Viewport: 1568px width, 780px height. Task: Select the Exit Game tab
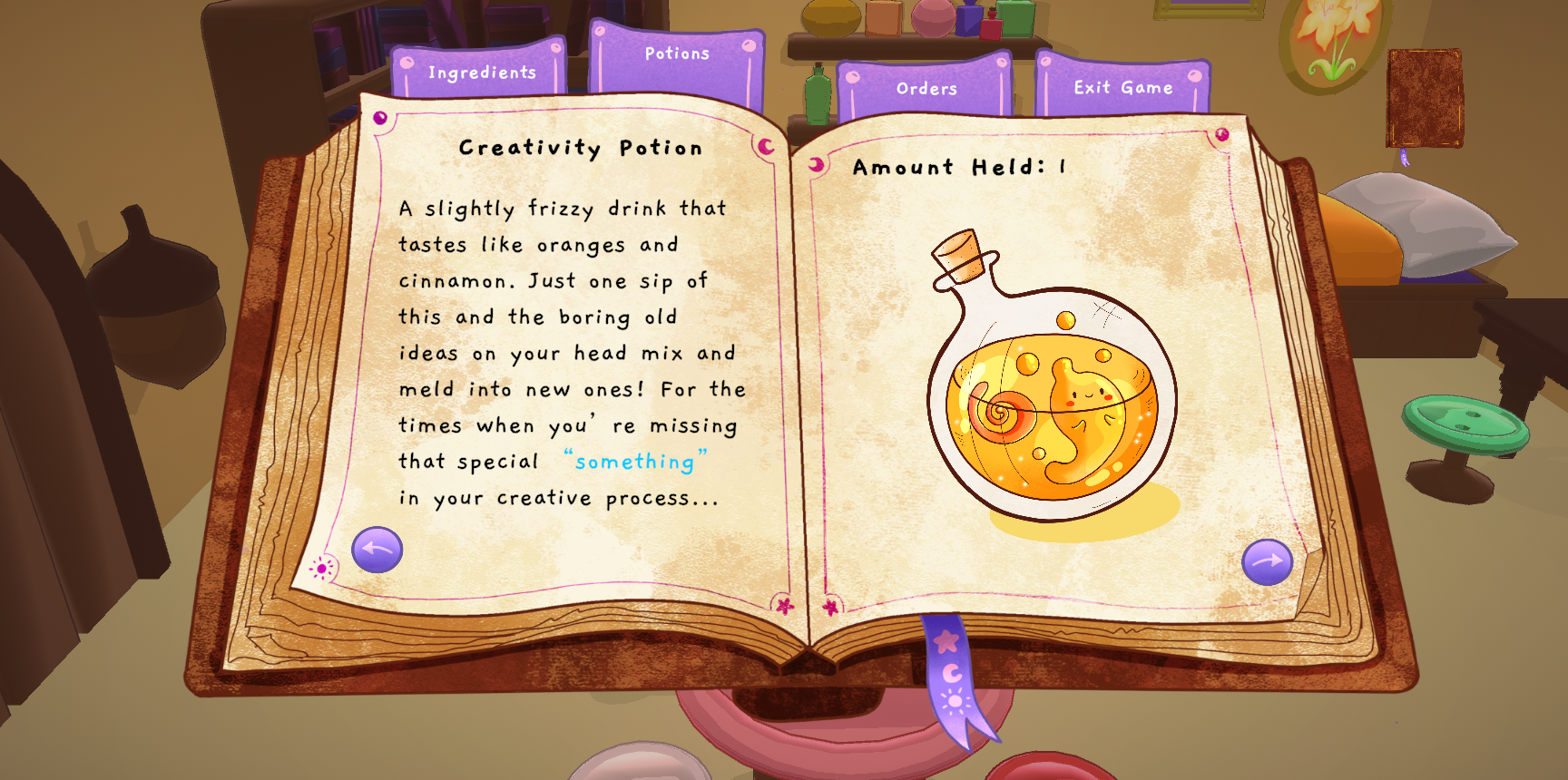[x=1123, y=87]
